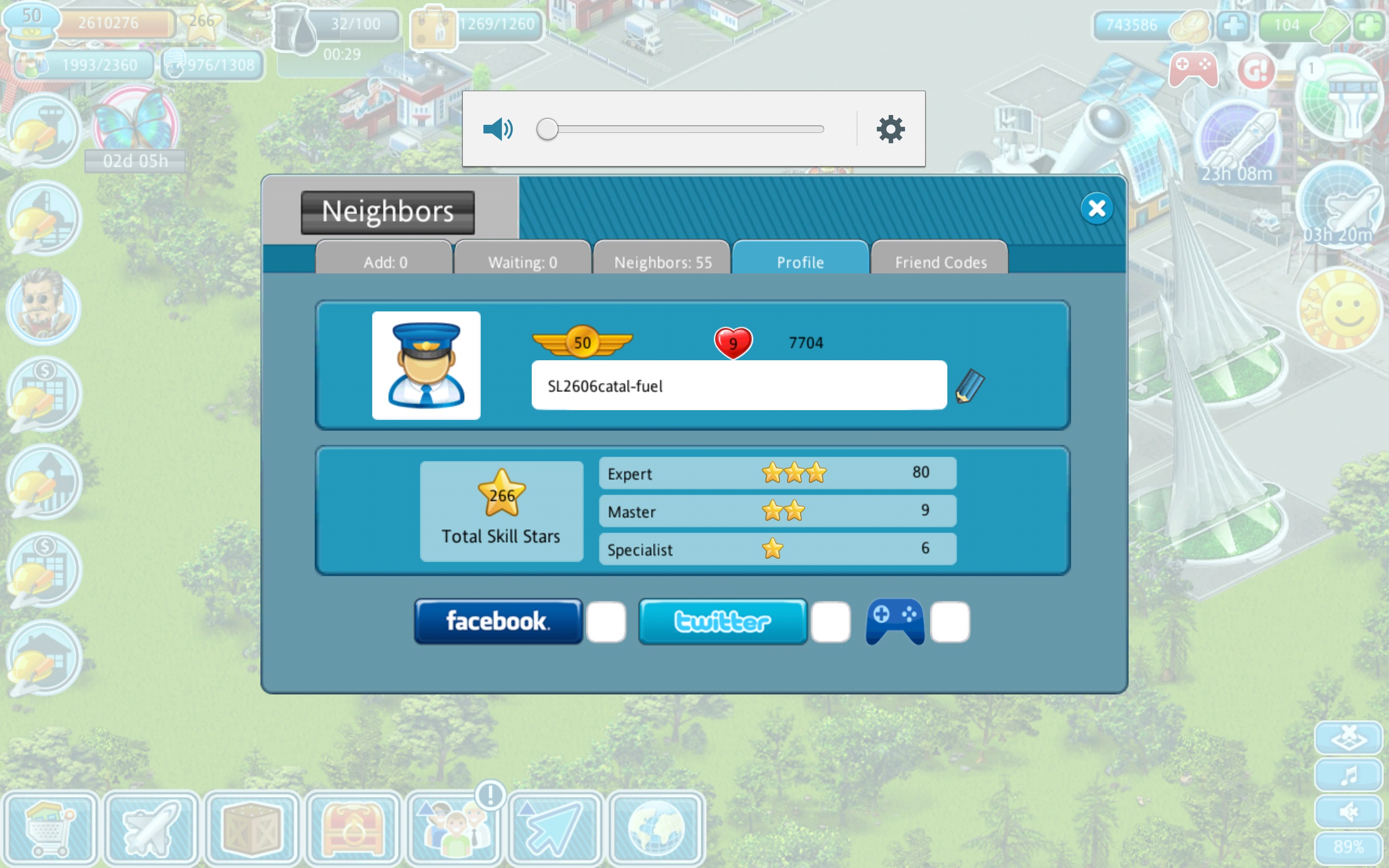This screenshot has height=868, width=1389.
Task: Open the Waiting tab
Action: coord(523,262)
